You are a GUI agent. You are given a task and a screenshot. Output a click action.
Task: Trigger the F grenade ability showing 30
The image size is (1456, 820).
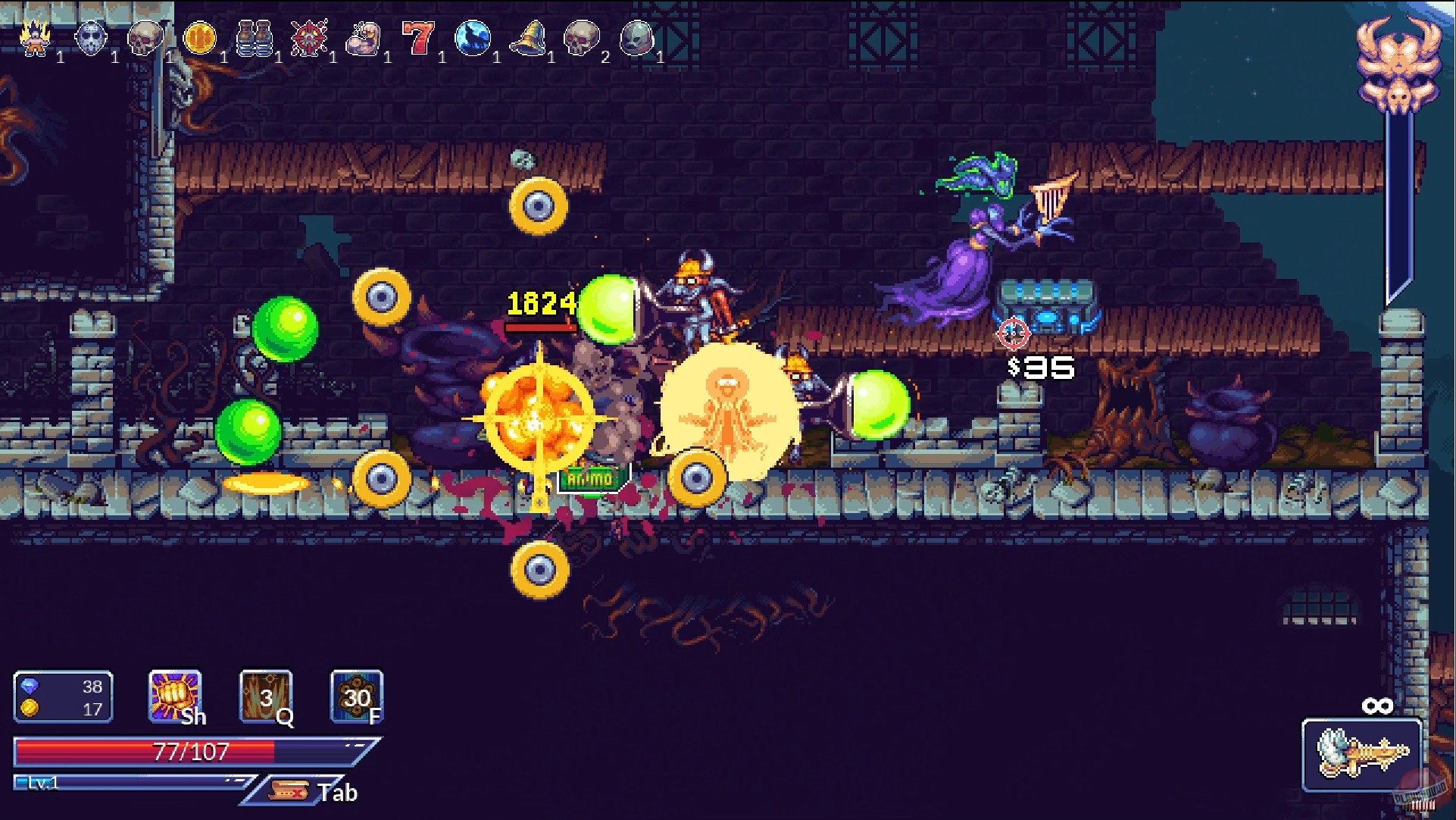point(355,696)
